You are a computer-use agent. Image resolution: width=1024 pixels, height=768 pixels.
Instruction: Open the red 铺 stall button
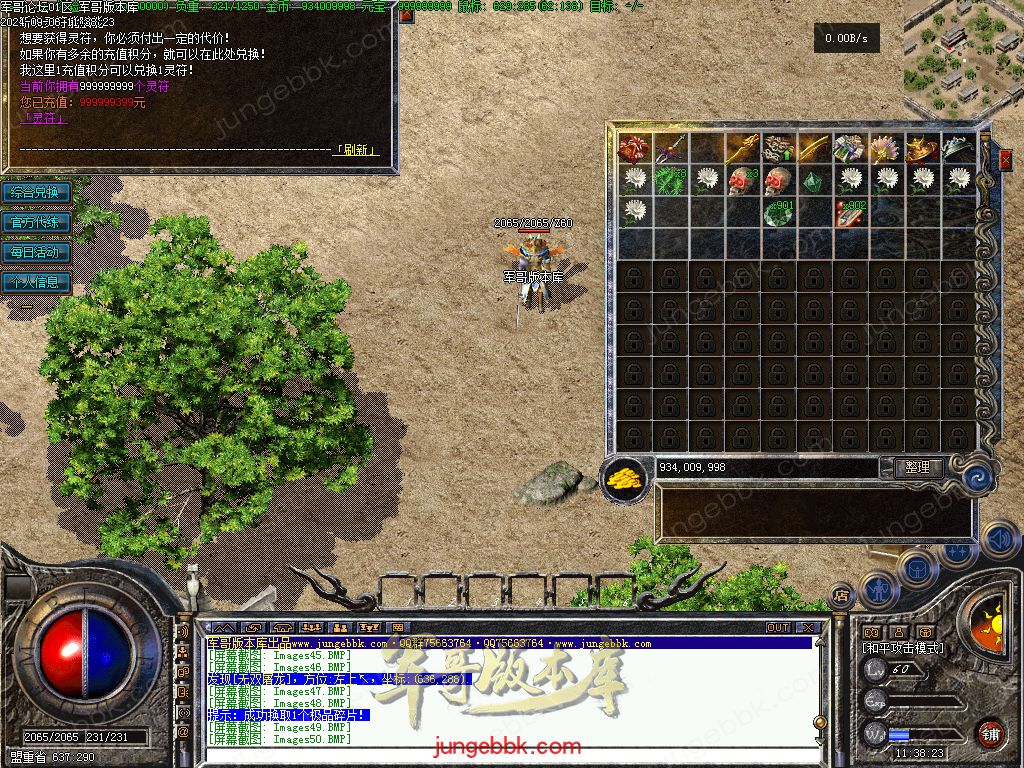pos(990,733)
